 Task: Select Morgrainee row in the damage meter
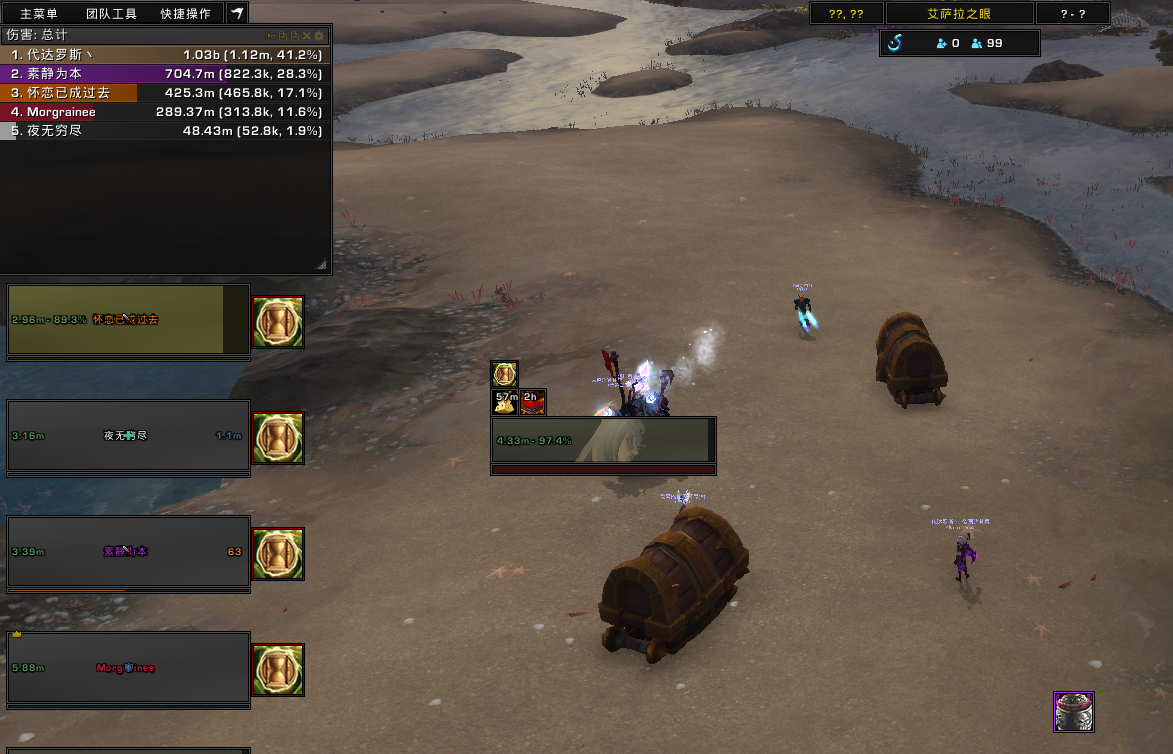(166, 112)
